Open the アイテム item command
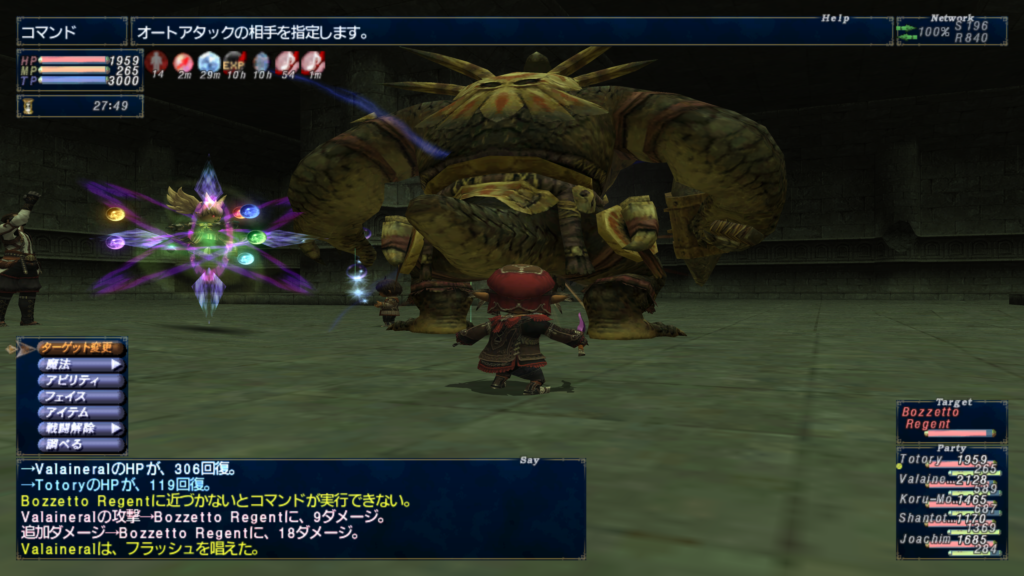This screenshot has width=1024, height=576. 81,412
